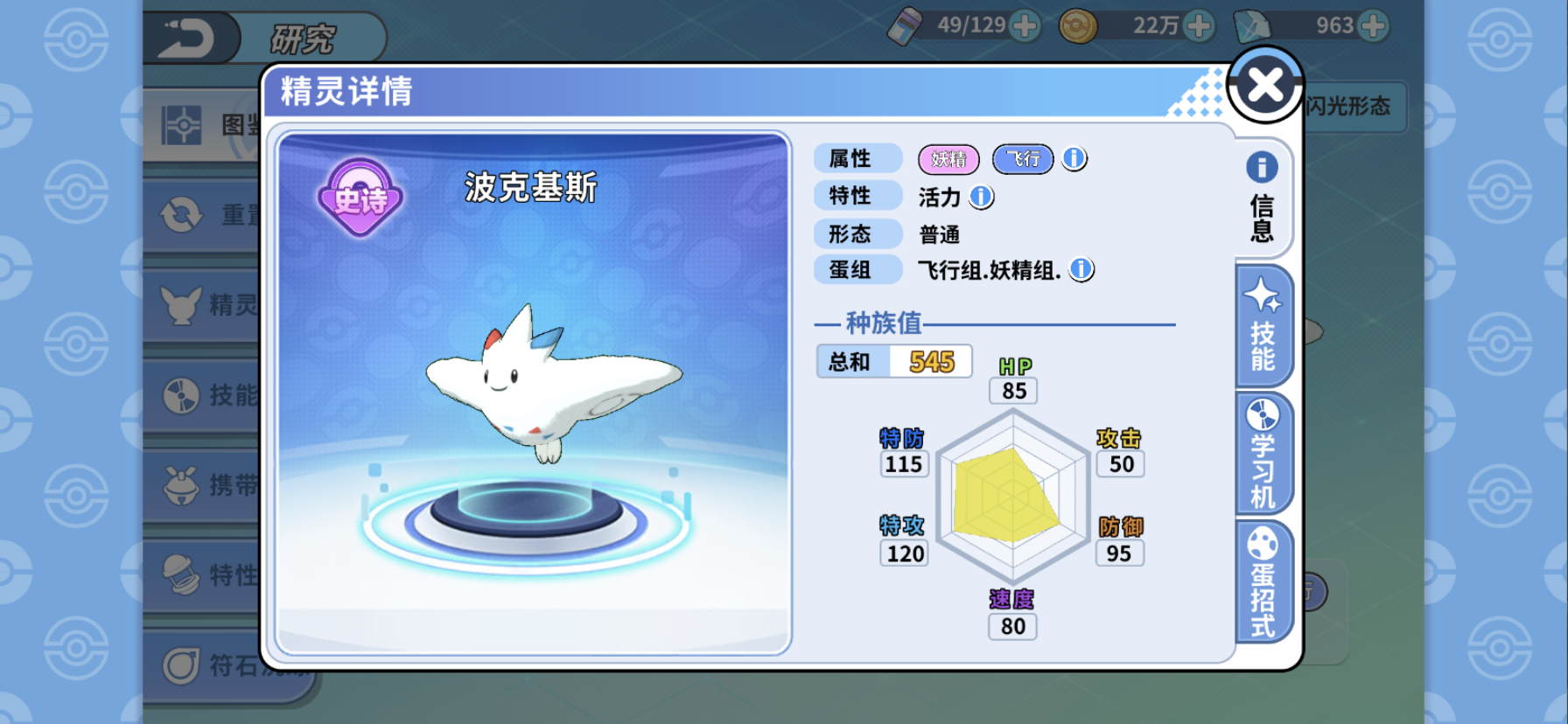The image size is (1568, 724).
Task: Select the 妖精 type tag
Action: pos(948,159)
